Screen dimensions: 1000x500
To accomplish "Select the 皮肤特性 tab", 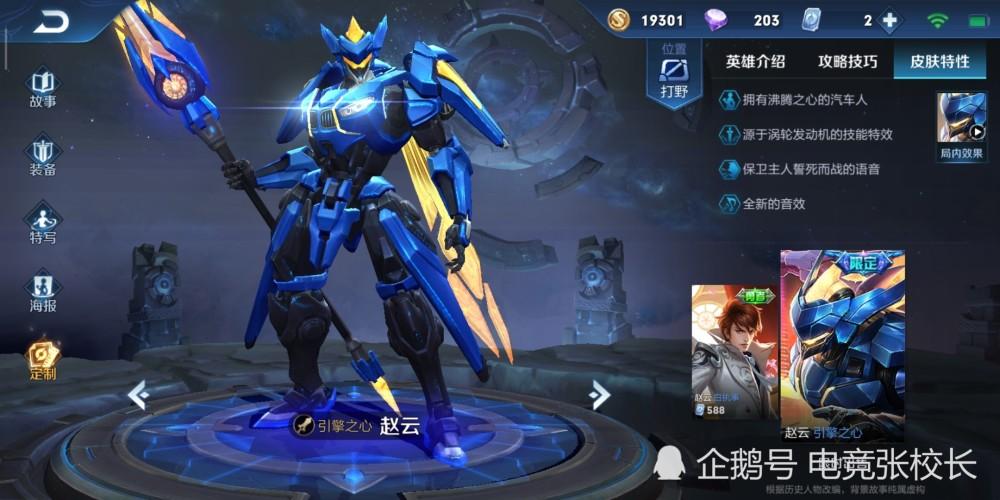I will coord(939,61).
